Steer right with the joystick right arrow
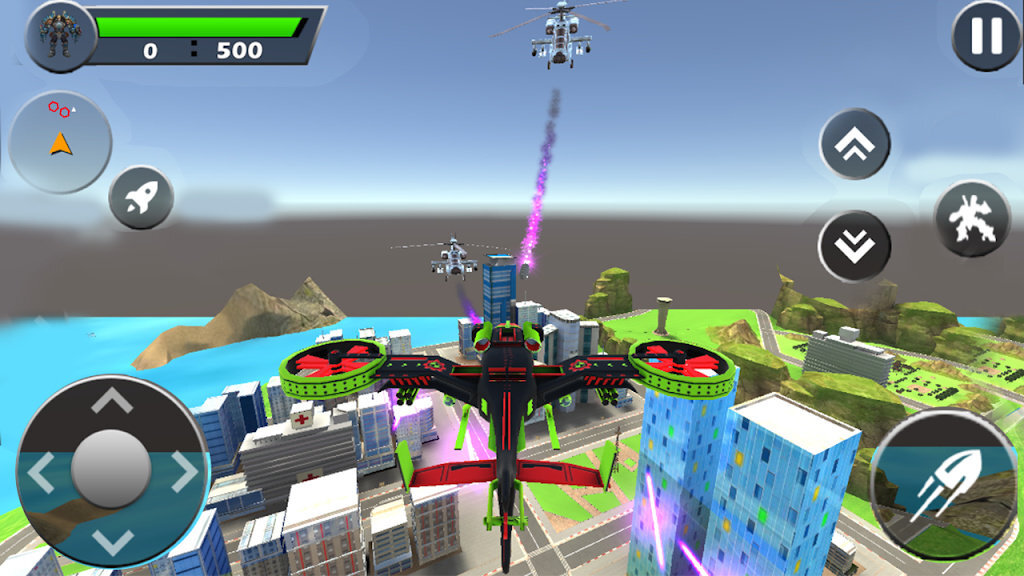The width and height of the screenshot is (1024, 576). point(183,472)
